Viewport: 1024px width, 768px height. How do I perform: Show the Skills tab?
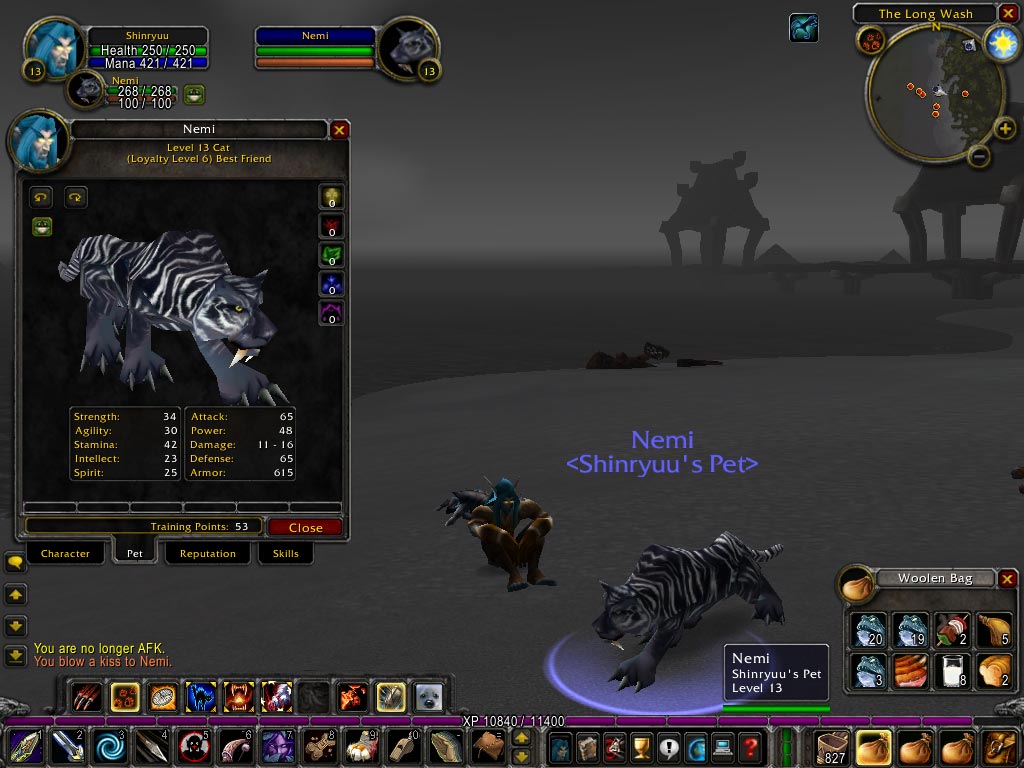tap(285, 553)
